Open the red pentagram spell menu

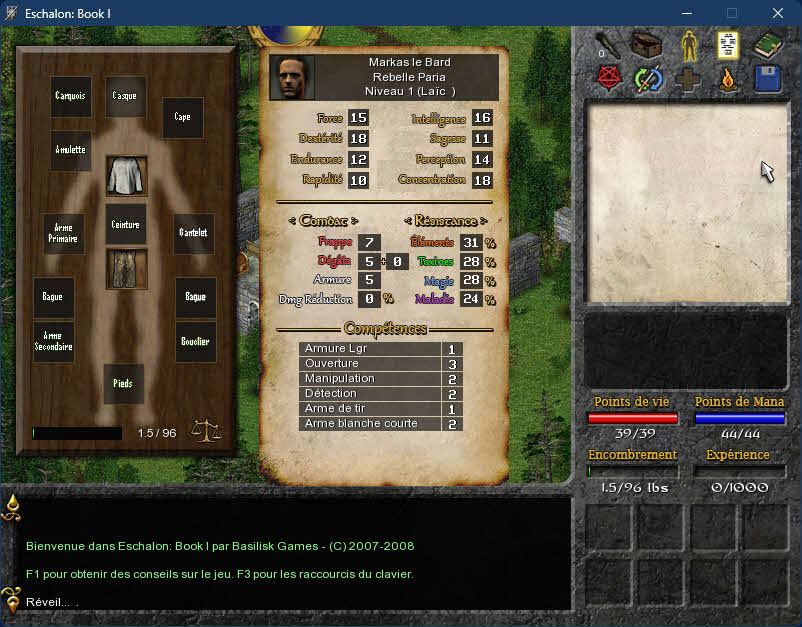(x=607, y=79)
